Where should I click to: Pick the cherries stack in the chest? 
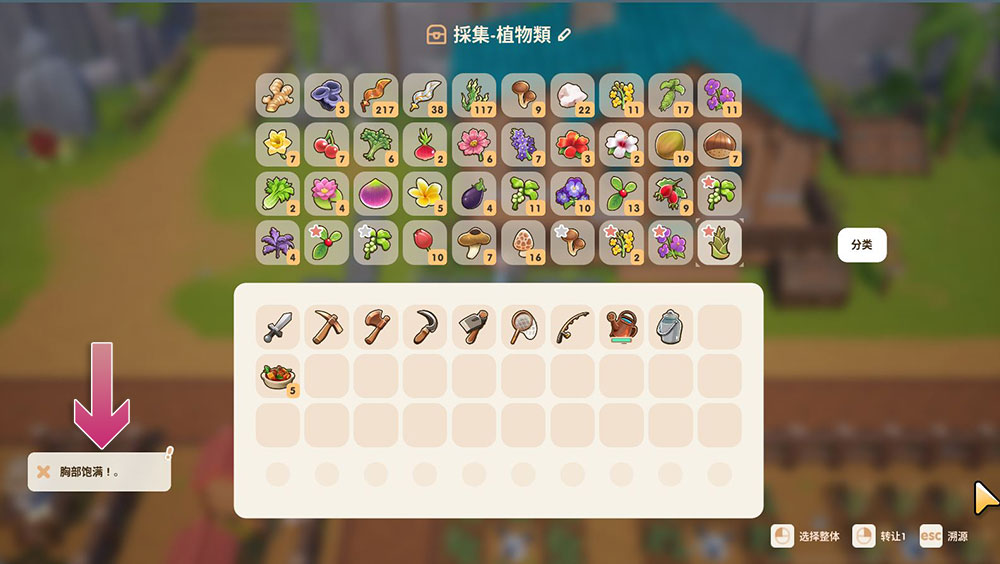[x=327, y=144]
